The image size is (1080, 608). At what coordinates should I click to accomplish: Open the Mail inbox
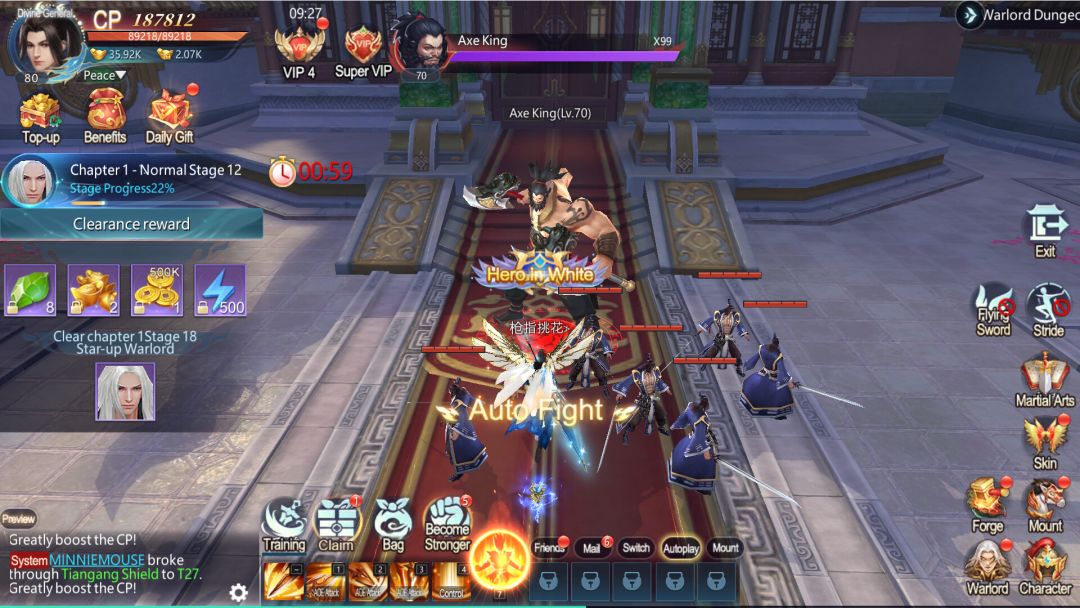(x=592, y=548)
